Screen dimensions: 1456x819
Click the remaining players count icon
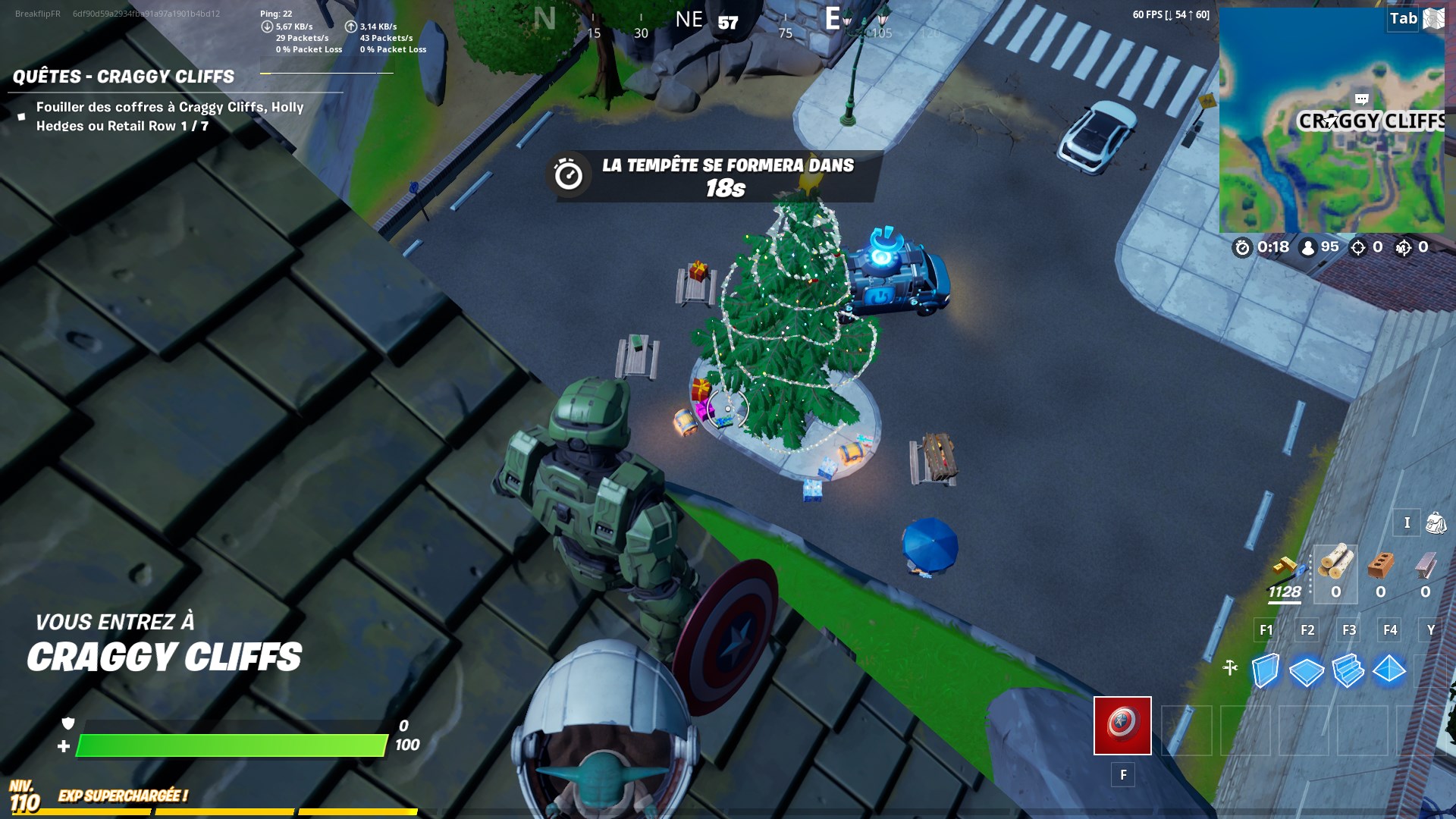pos(1308,247)
